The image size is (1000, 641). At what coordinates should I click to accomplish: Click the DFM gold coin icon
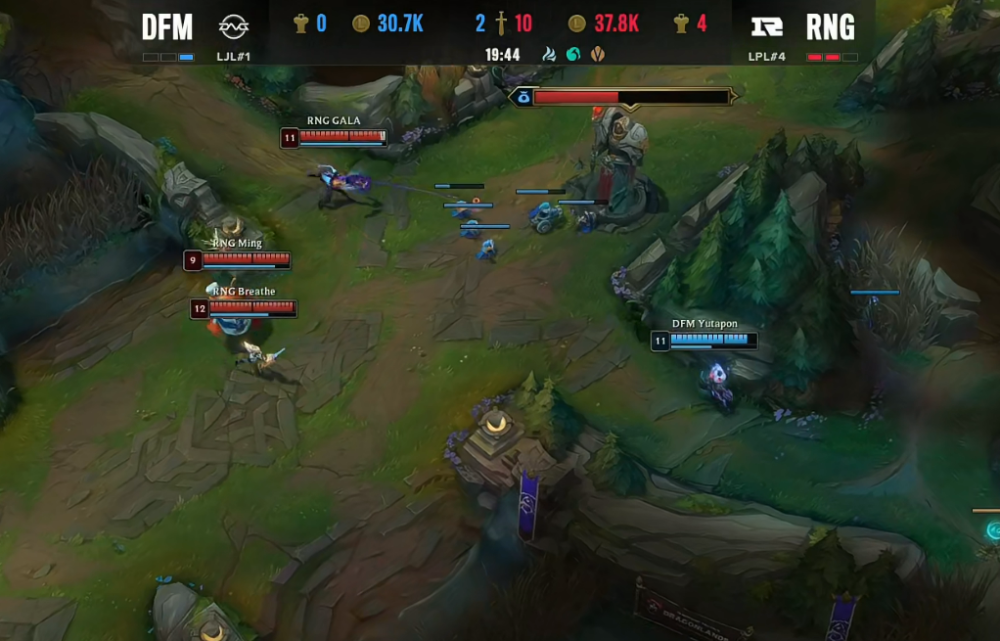[x=361, y=23]
